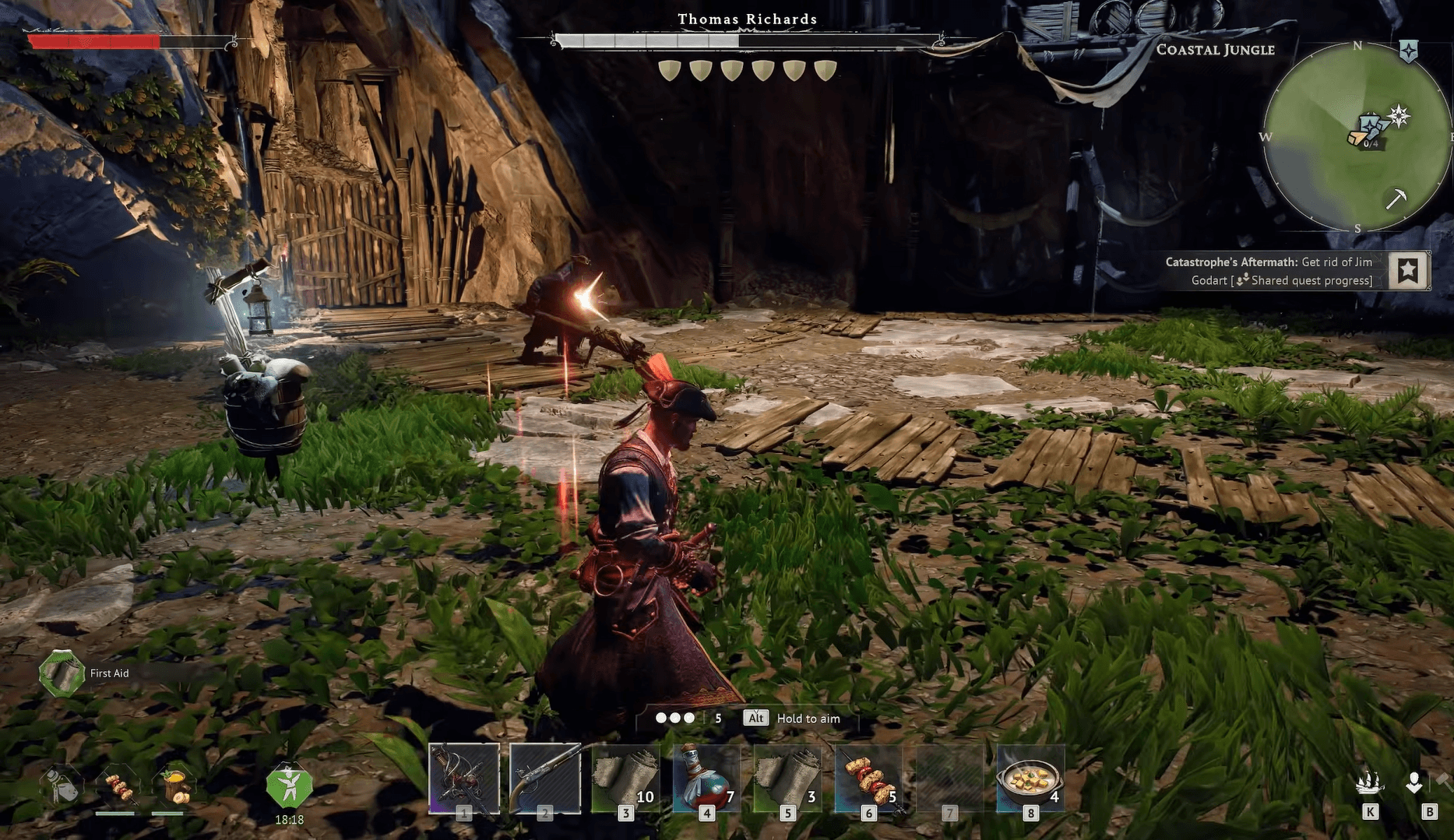Select the white compass star minimap marker
Screen dimensions: 1454x840
click(1399, 116)
